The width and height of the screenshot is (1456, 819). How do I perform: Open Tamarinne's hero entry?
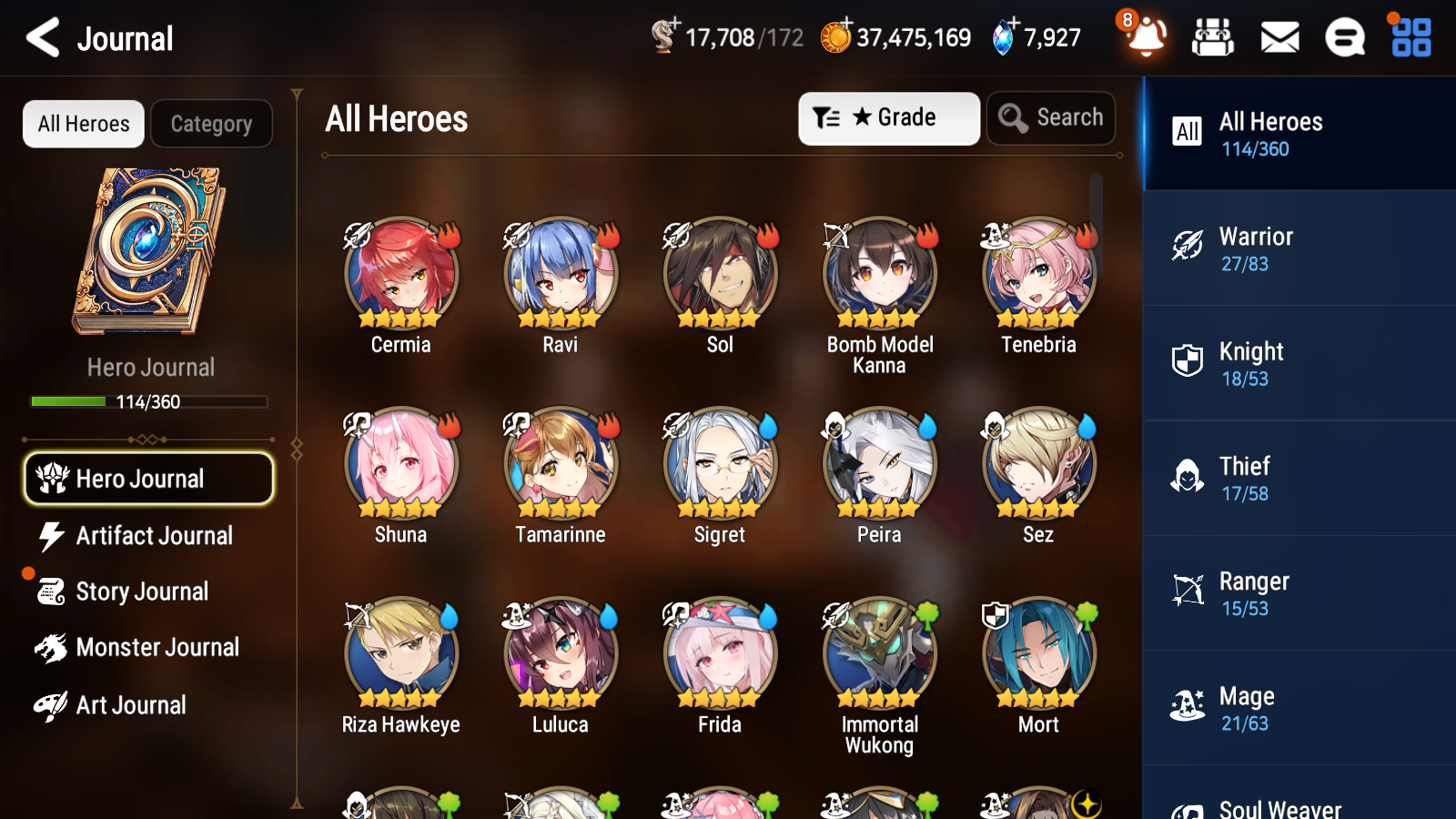pos(560,462)
